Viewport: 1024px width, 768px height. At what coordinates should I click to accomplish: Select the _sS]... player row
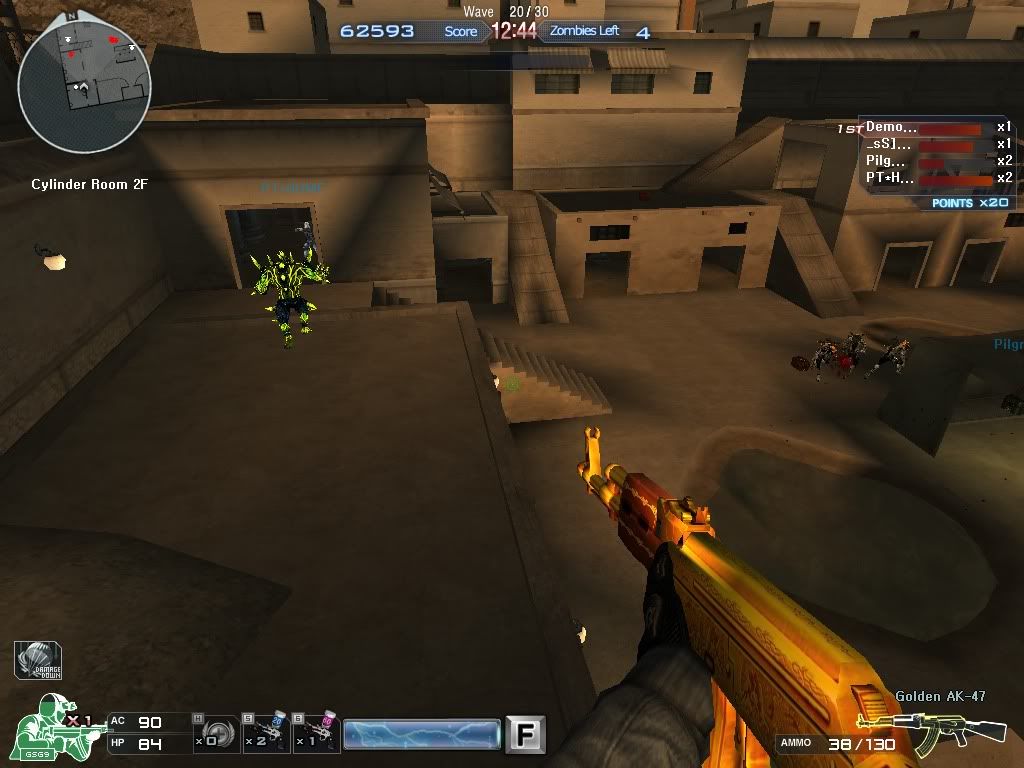(x=926, y=145)
